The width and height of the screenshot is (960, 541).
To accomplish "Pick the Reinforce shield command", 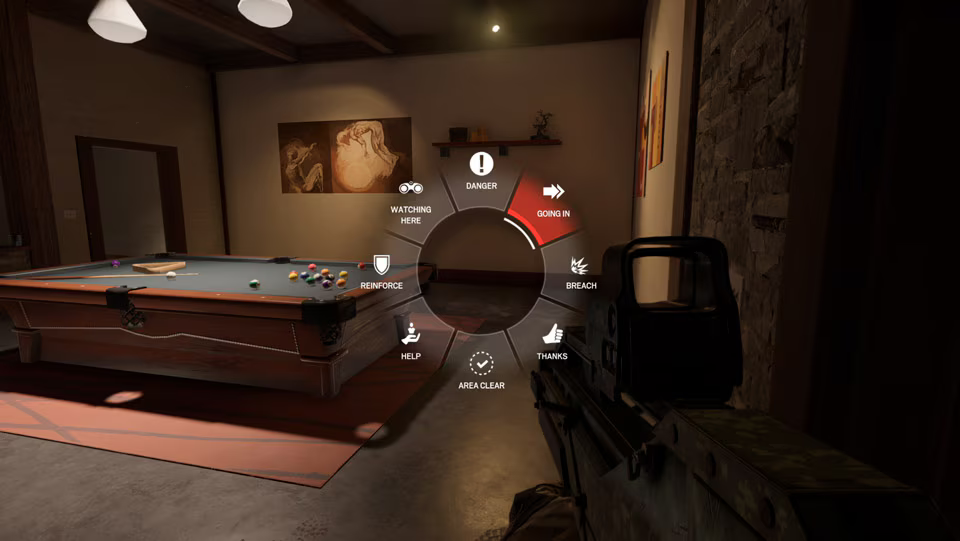I will (x=381, y=271).
